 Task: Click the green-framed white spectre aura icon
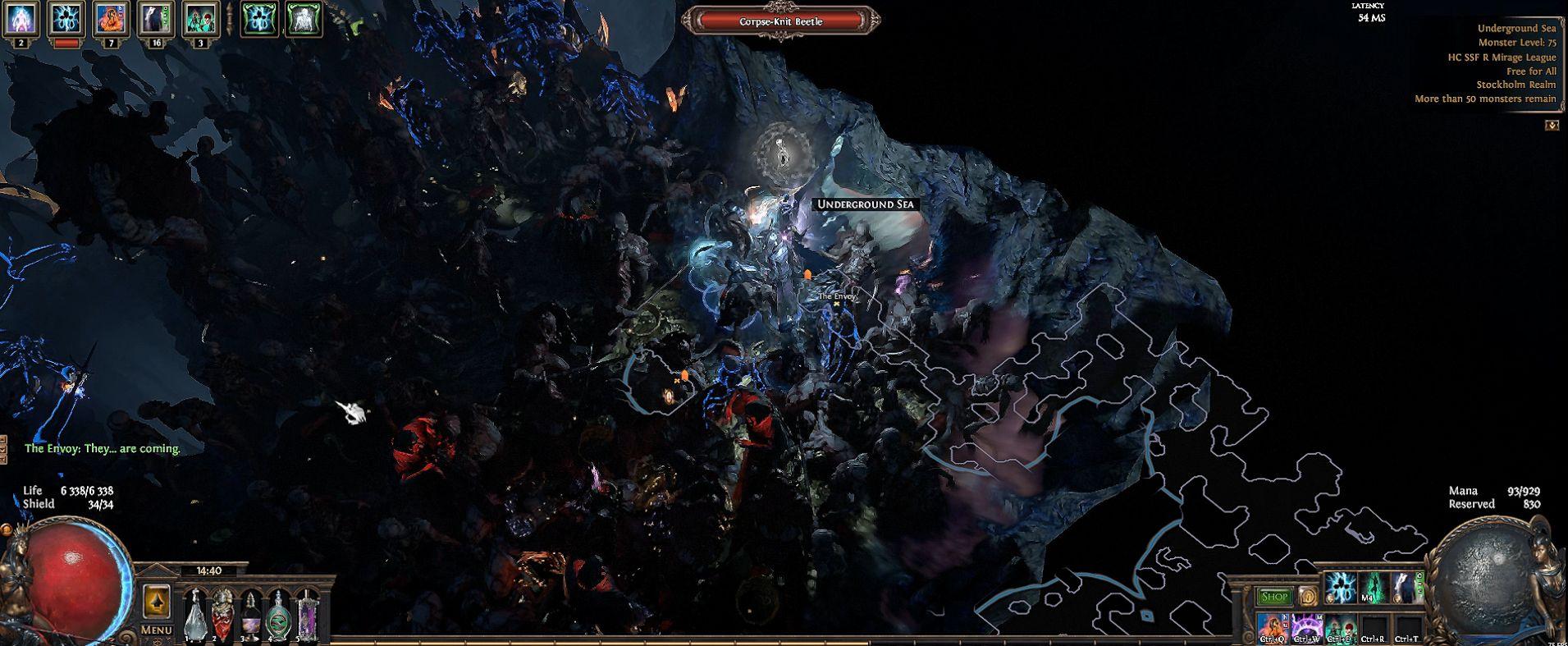click(x=303, y=19)
